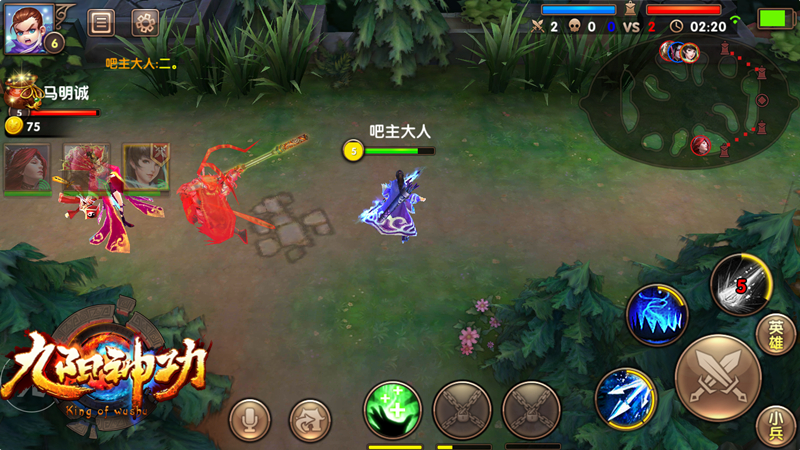Hit the crossed swords attack button

coord(718,378)
